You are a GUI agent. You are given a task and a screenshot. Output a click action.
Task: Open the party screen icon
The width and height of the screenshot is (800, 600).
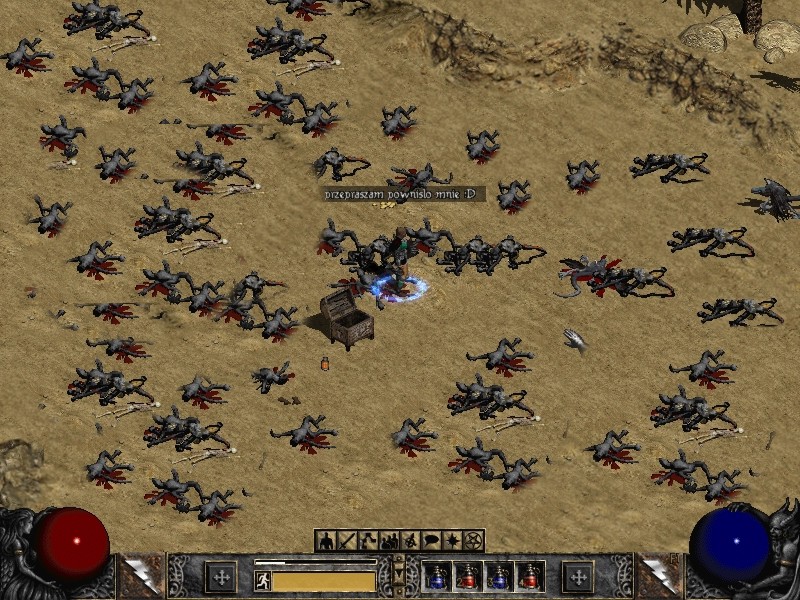coord(389,541)
